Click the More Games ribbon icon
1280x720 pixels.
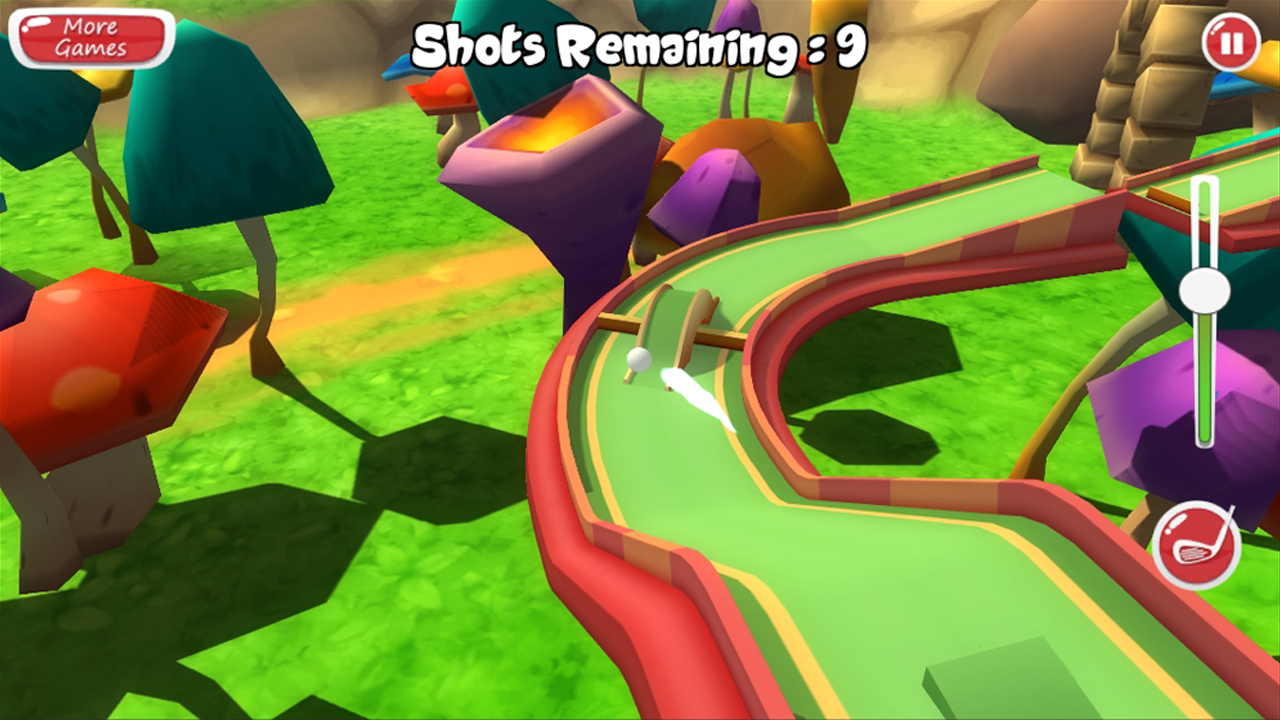pyautogui.click(x=90, y=38)
